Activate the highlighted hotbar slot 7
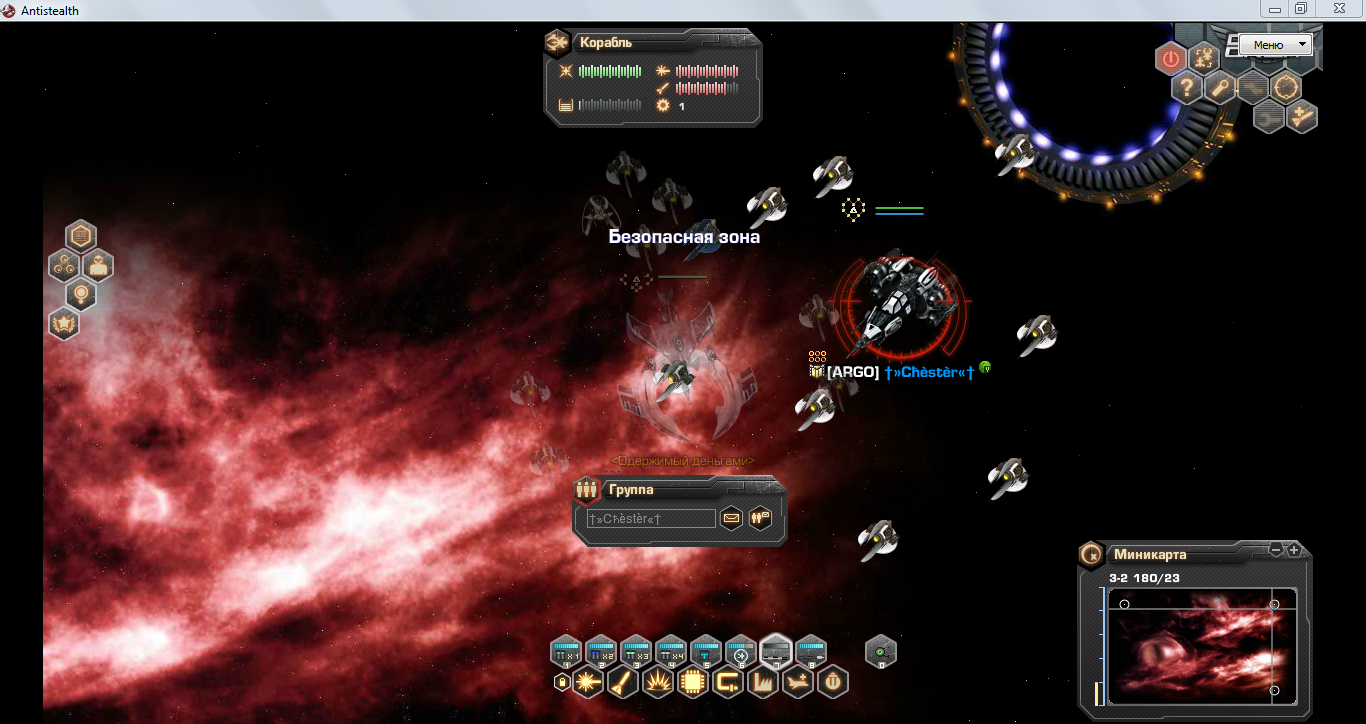This screenshot has width=1366, height=724. coord(776,652)
